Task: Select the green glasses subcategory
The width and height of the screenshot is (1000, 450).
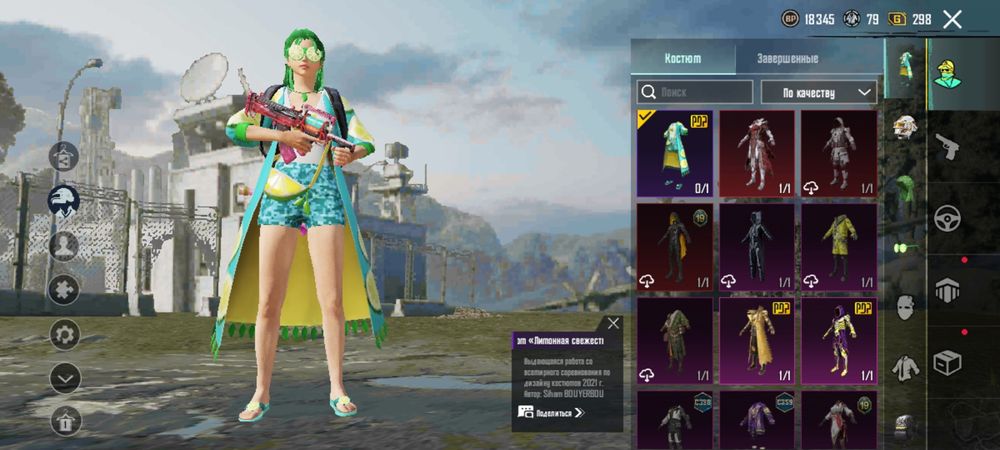Action: pos(905,246)
